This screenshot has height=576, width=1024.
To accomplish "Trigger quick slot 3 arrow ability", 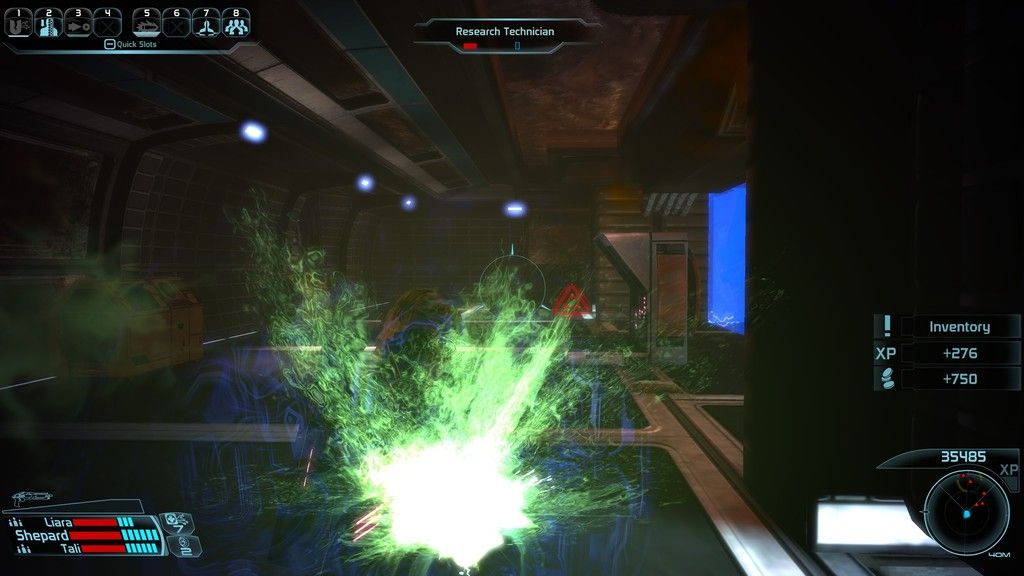I will tap(78, 23).
